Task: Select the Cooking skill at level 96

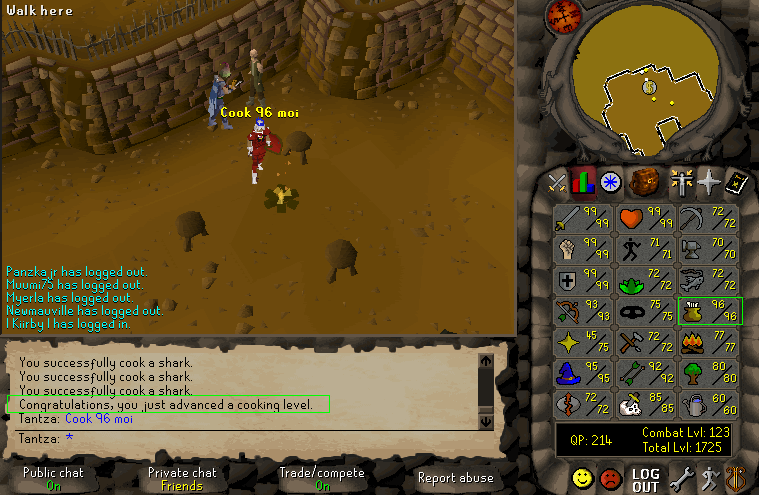Action: (709, 312)
